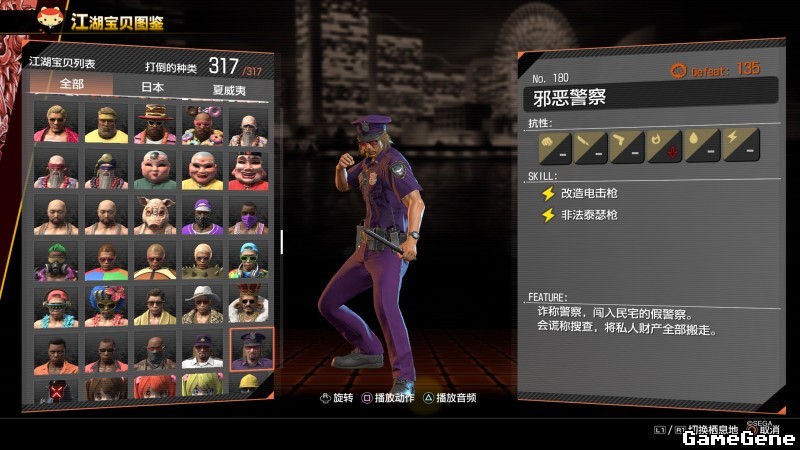Select the blond man in pink jacket portrait
The image size is (800, 450).
click(56, 123)
